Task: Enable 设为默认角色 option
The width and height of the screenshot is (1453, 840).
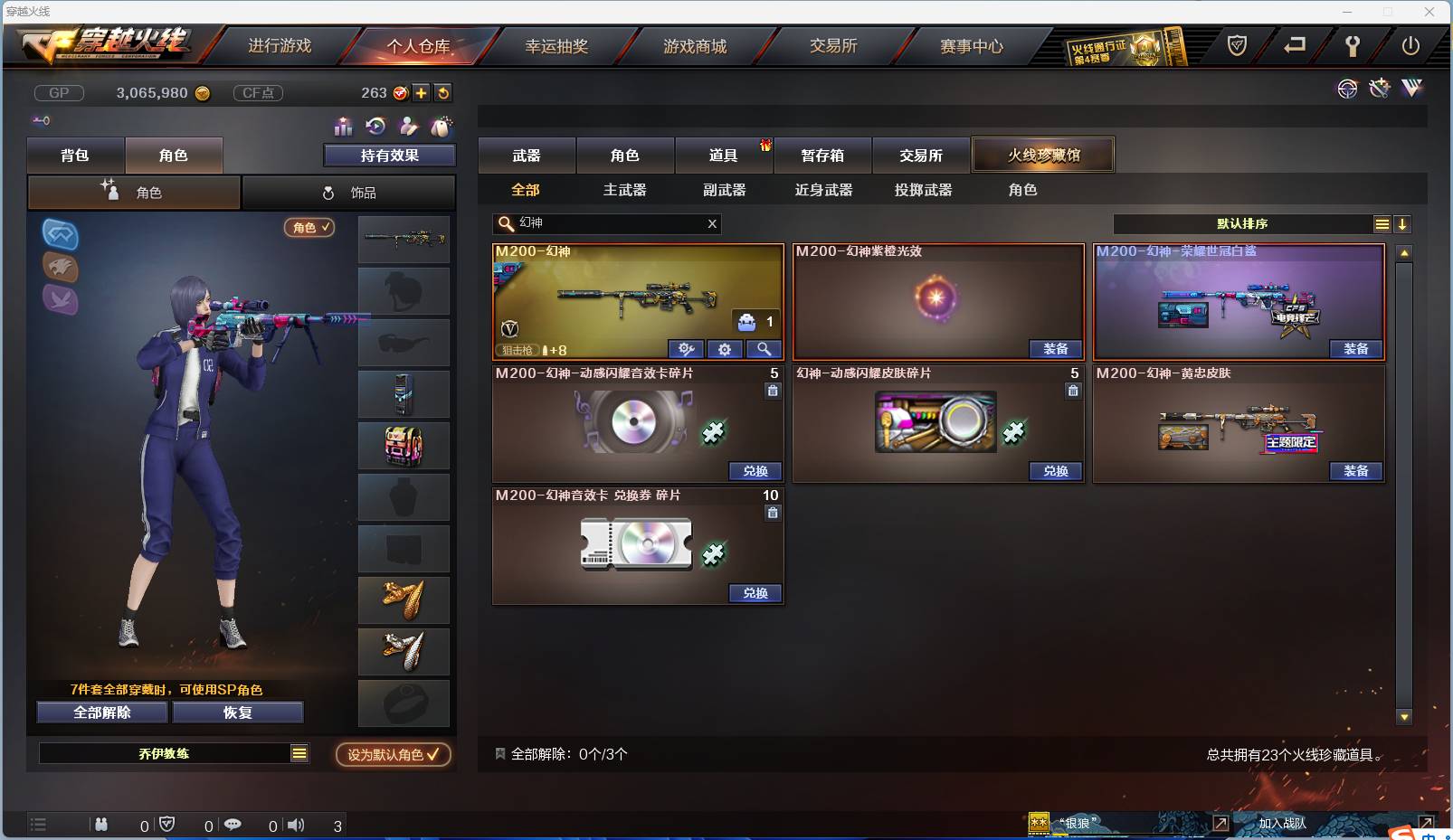Action: click(393, 755)
